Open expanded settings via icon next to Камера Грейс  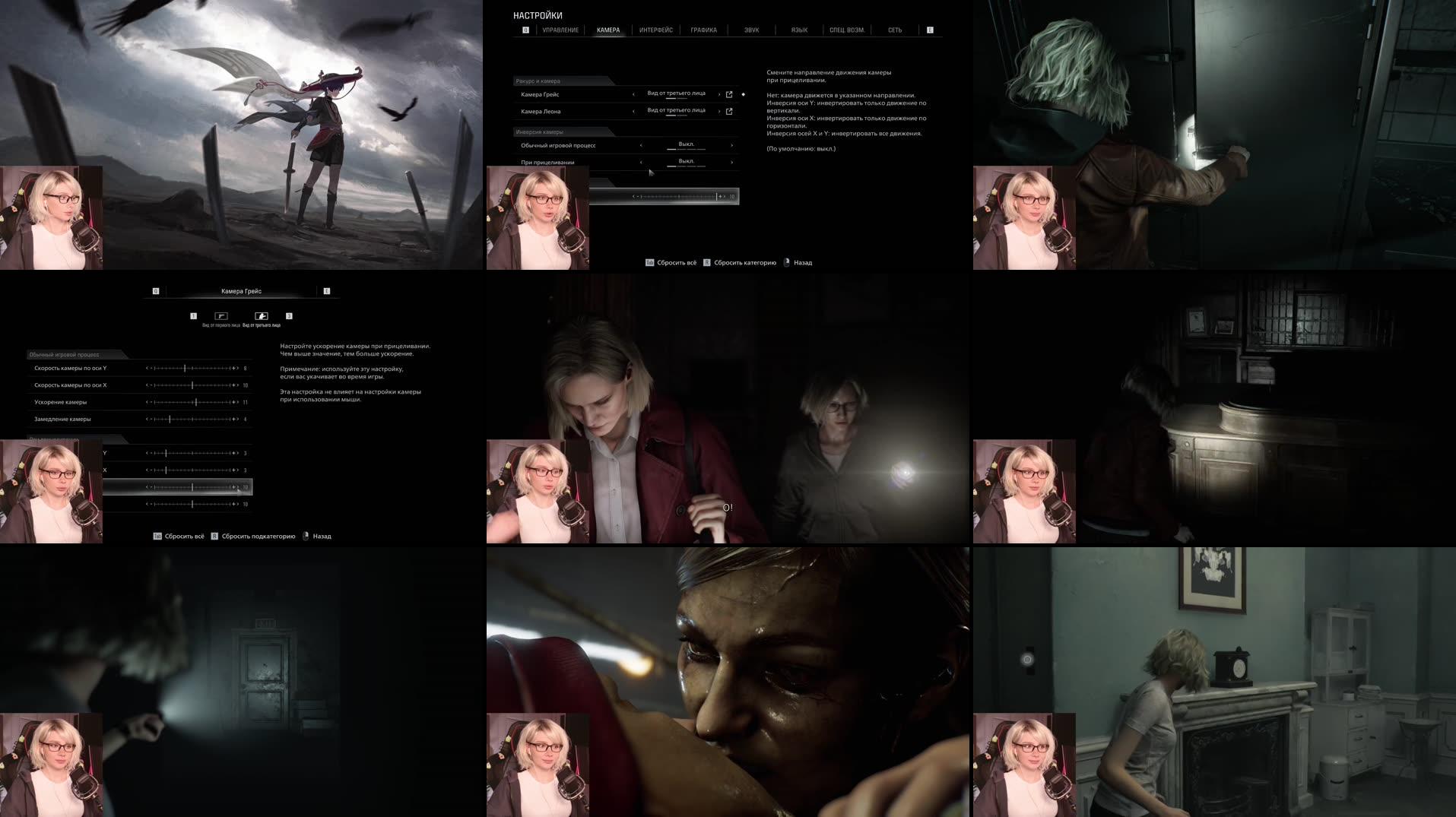(728, 94)
